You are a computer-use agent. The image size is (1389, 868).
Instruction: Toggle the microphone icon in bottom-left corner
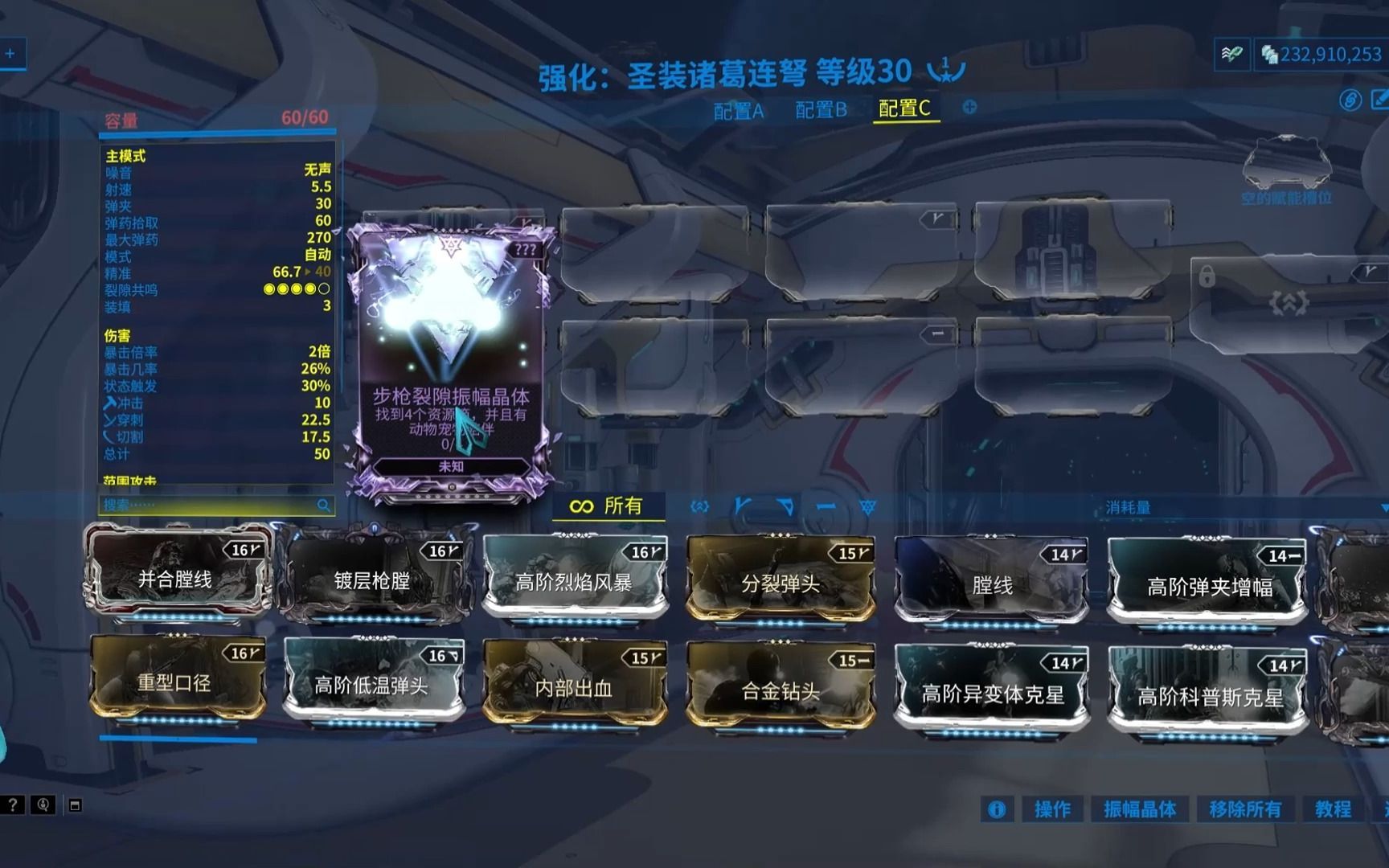click(43, 806)
